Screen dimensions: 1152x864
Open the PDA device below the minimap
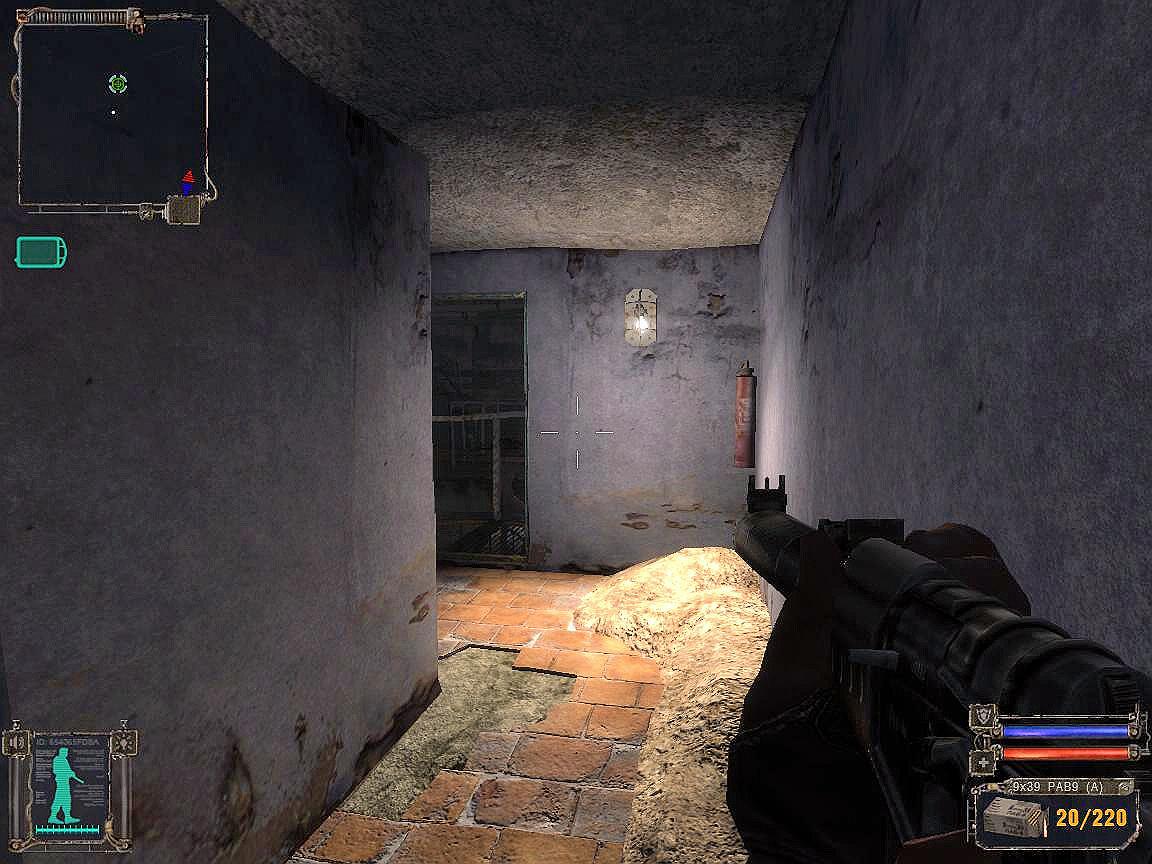tap(185, 210)
